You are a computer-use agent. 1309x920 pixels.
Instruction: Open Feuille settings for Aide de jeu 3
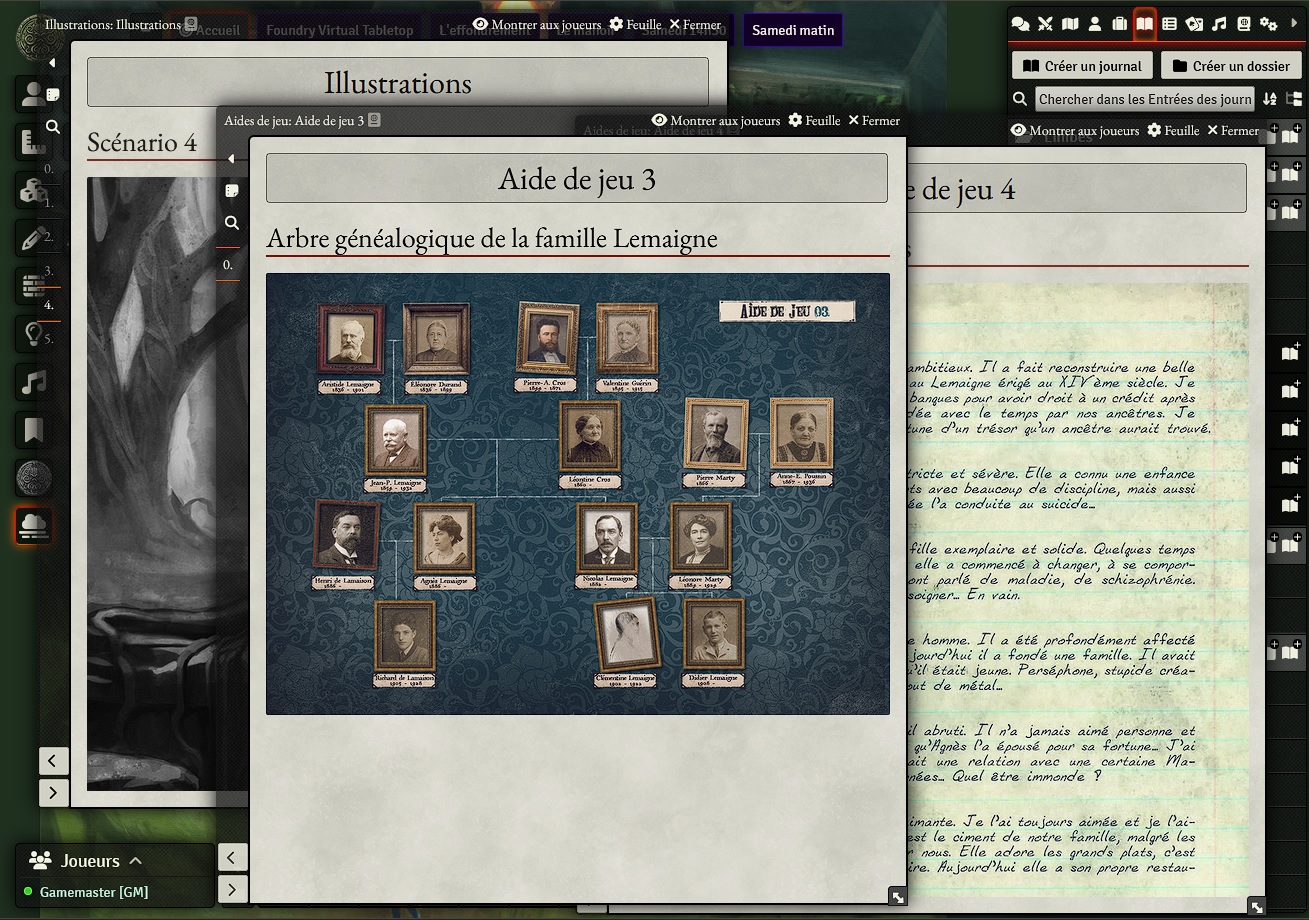814,120
